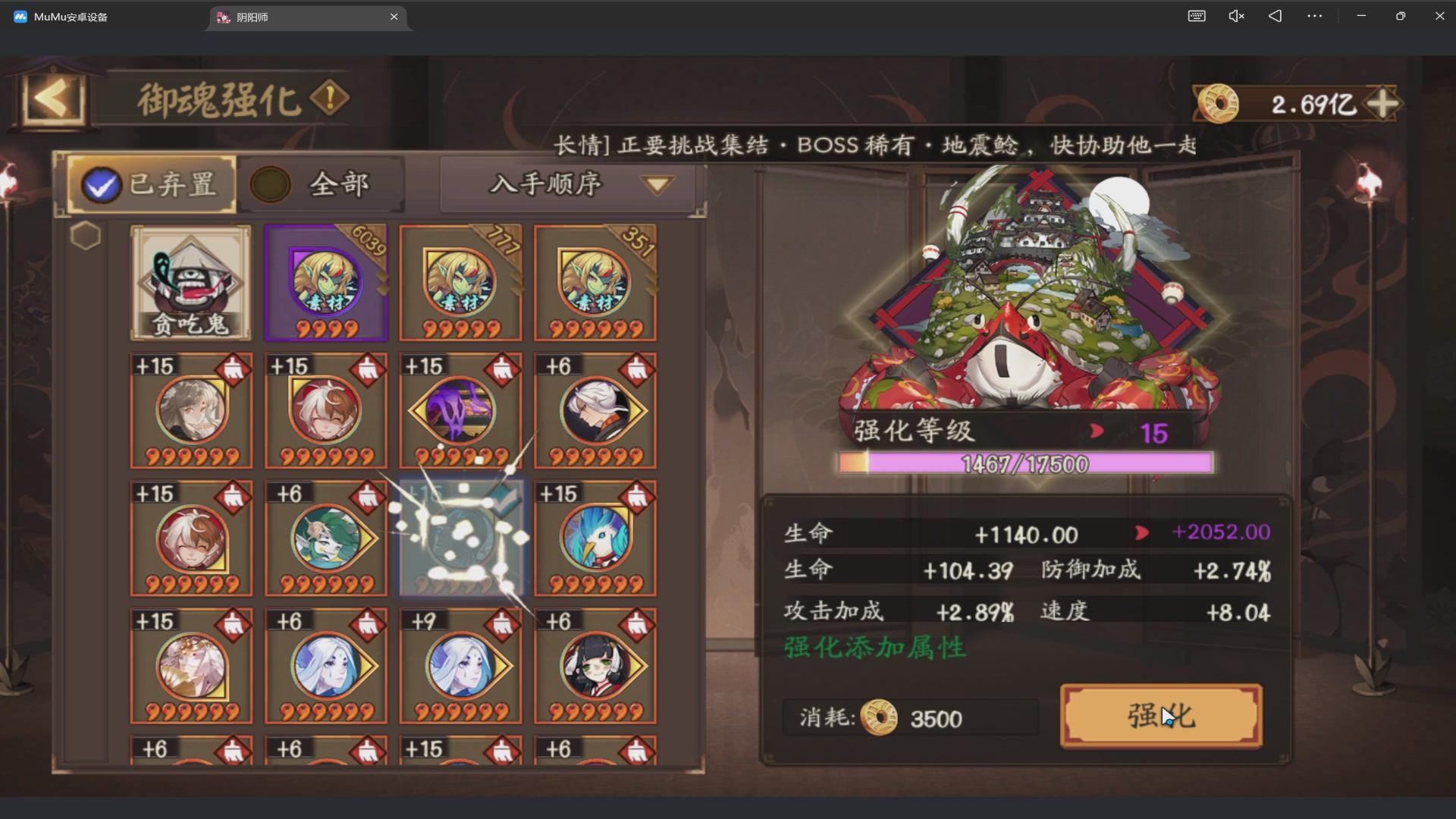This screenshot has width=1456, height=819.
Task: Open the three-dot more options menu in MuMu
Action: coord(1314,15)
